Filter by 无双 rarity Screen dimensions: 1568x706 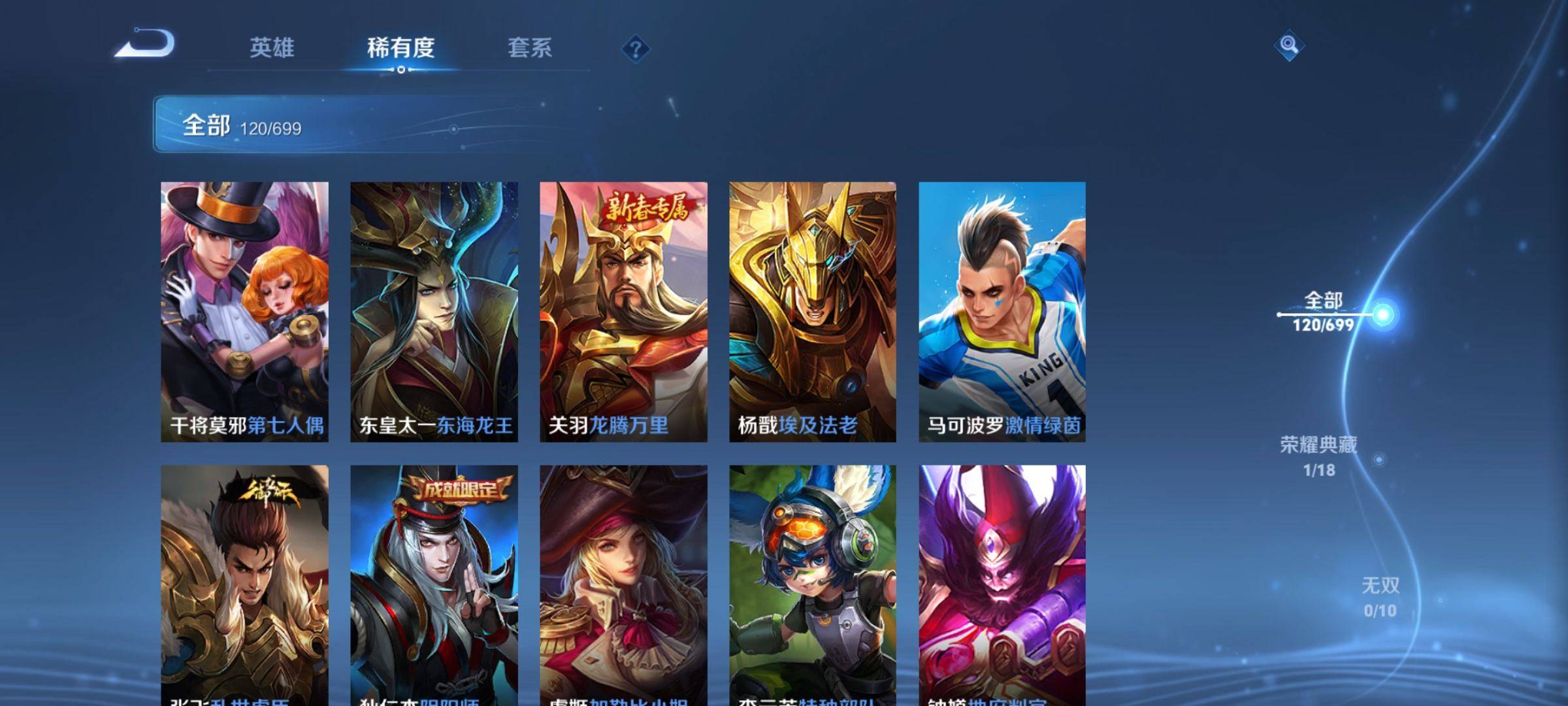click(1380, 597)
